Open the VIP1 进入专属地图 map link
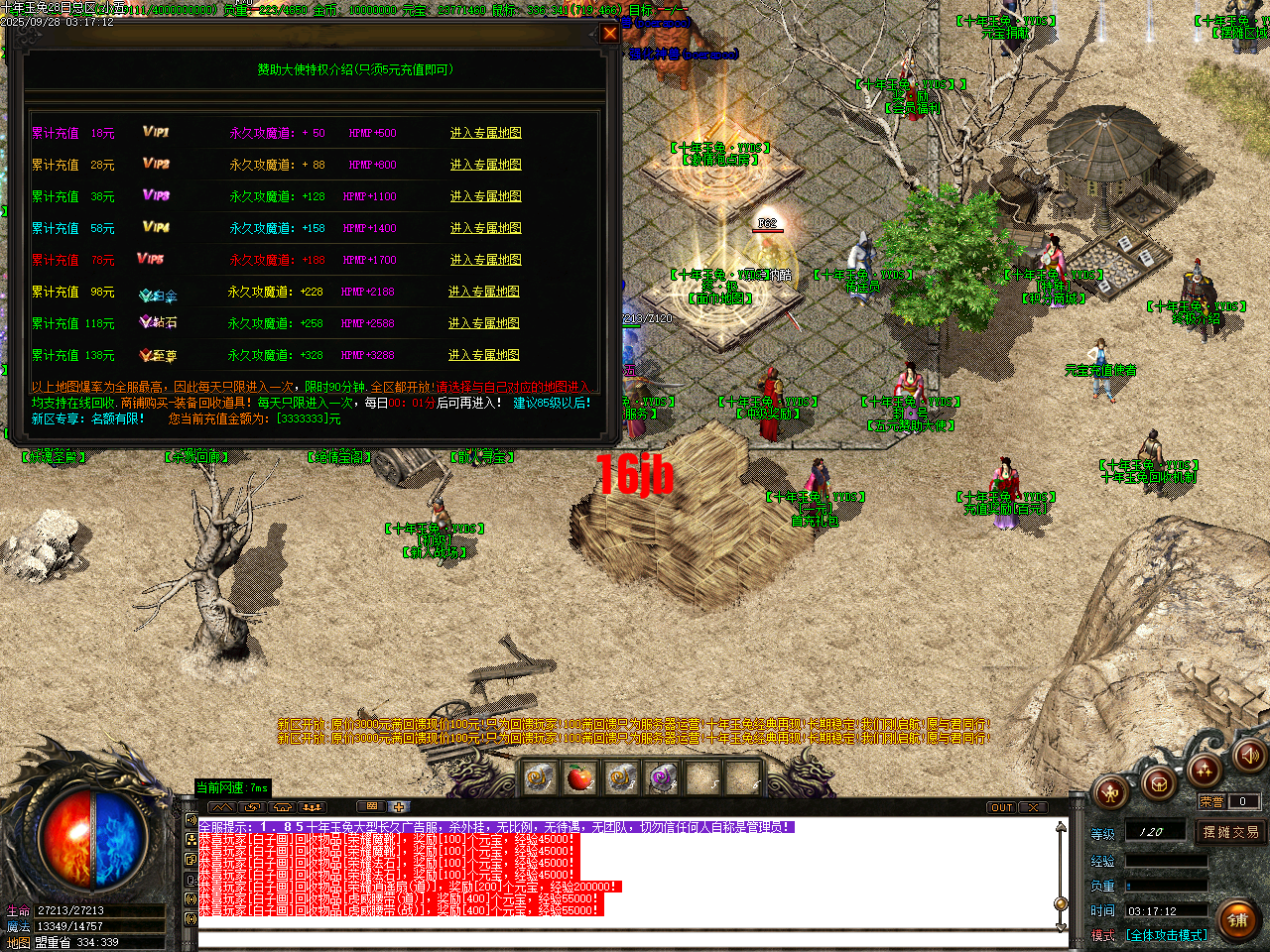The image size is (1270, 952). pos(485,132)
